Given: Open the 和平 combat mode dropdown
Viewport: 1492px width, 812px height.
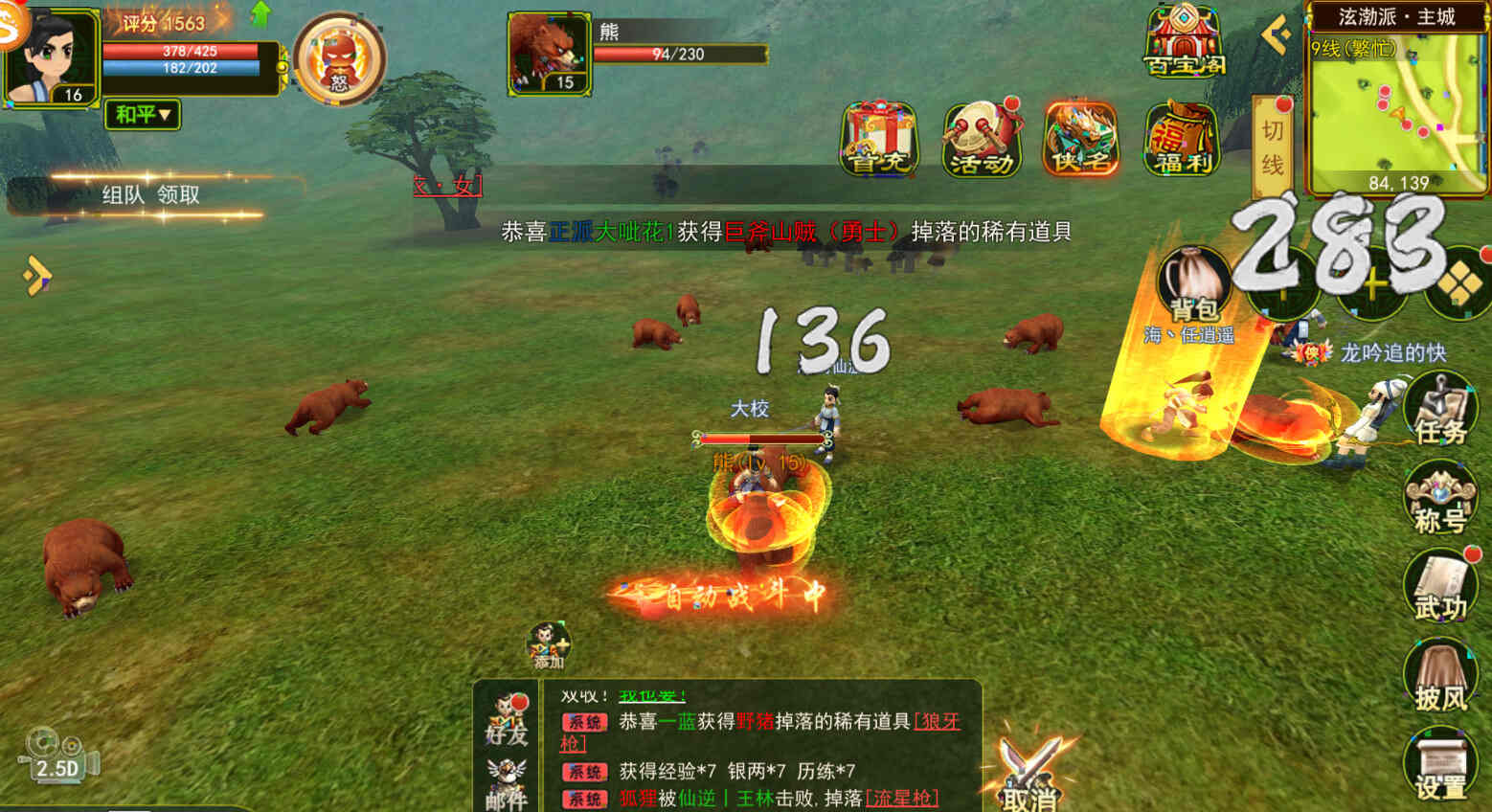Looking at the screenshot, I should click(x=142, y=115).
